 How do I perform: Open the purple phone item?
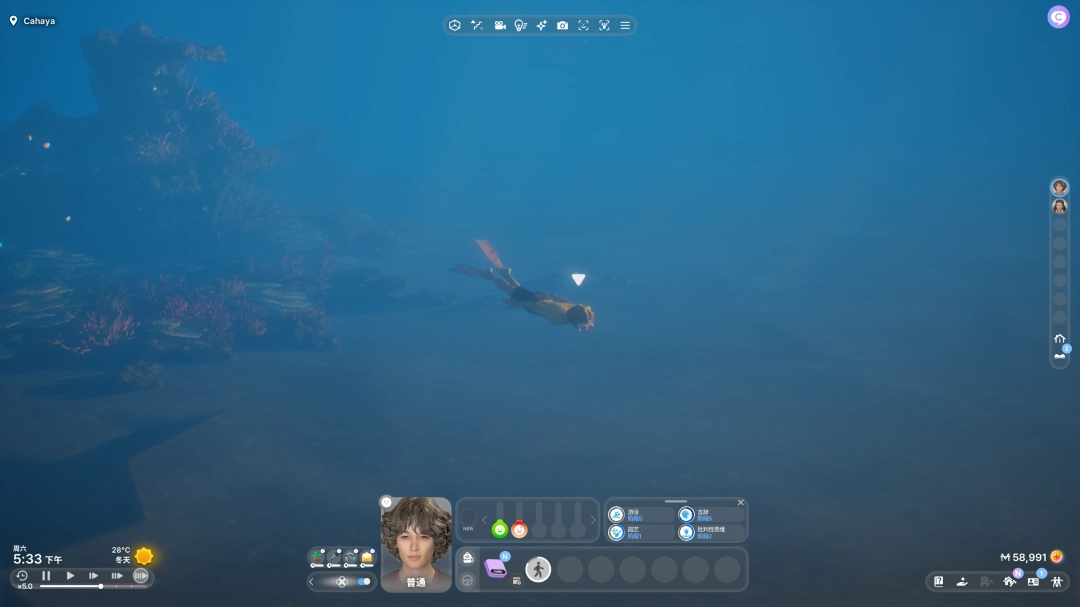496,568
